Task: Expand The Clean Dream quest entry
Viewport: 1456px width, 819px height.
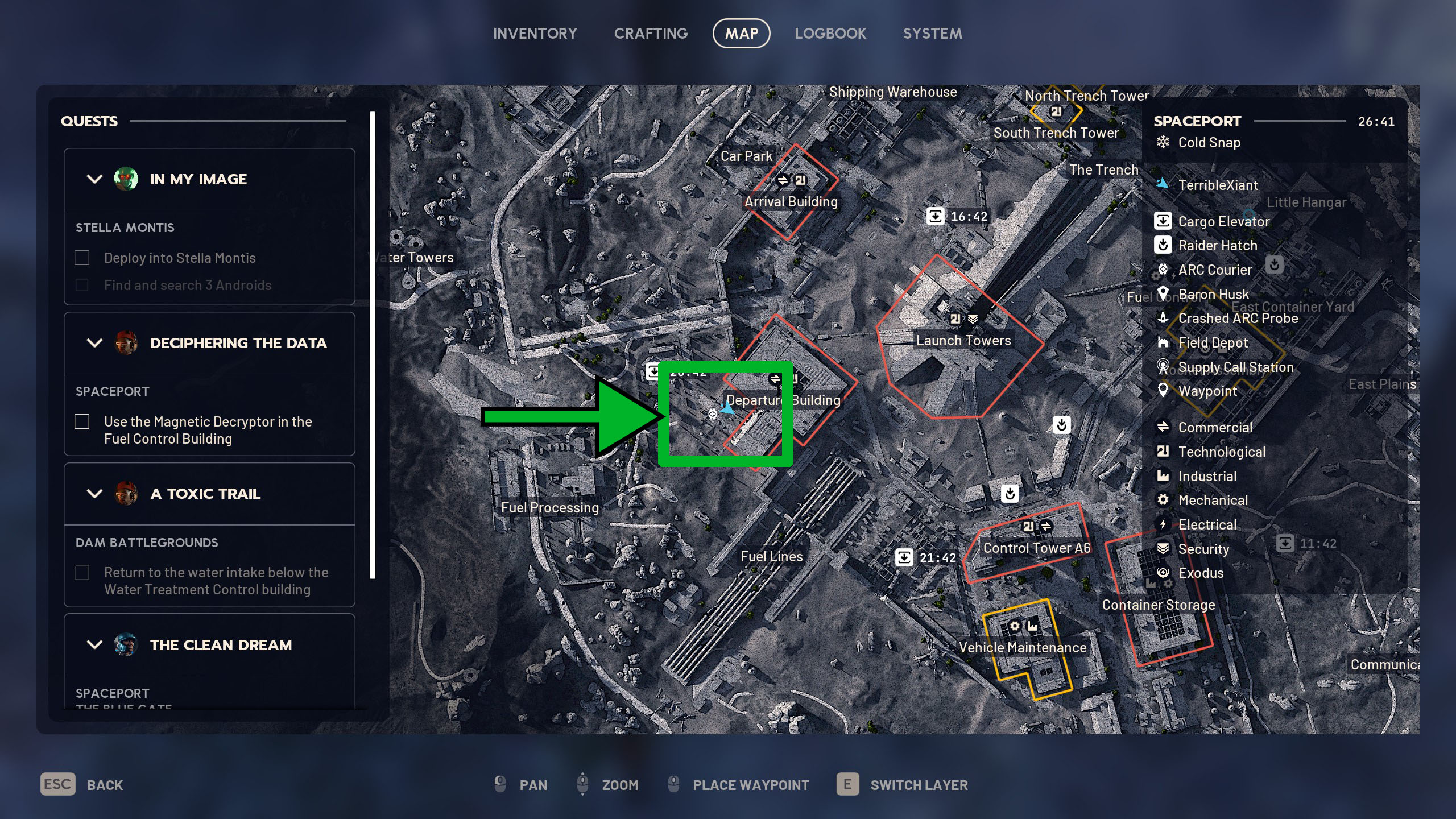Action: click(x=94, y=645)
